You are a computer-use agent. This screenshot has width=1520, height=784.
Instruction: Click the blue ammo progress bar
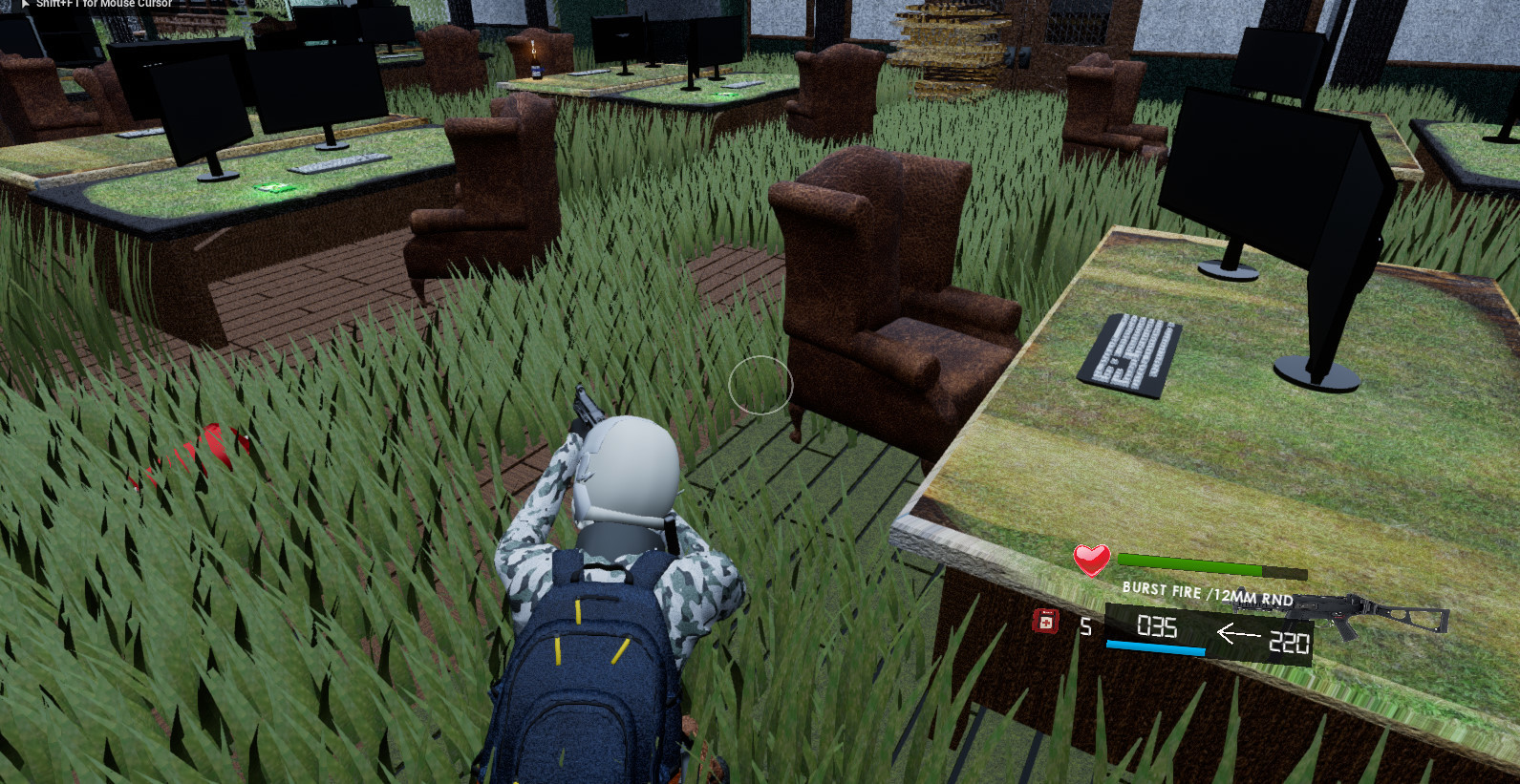coord(1156,646)
